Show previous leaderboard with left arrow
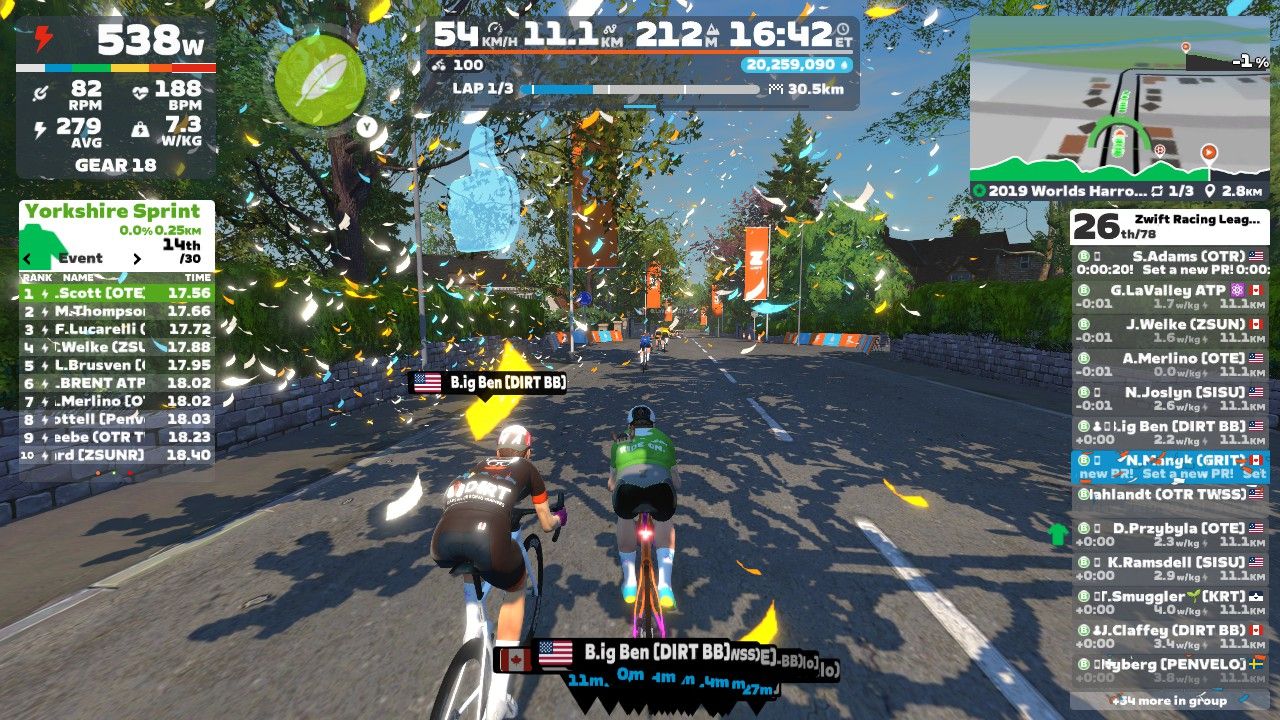 [28, 258]
